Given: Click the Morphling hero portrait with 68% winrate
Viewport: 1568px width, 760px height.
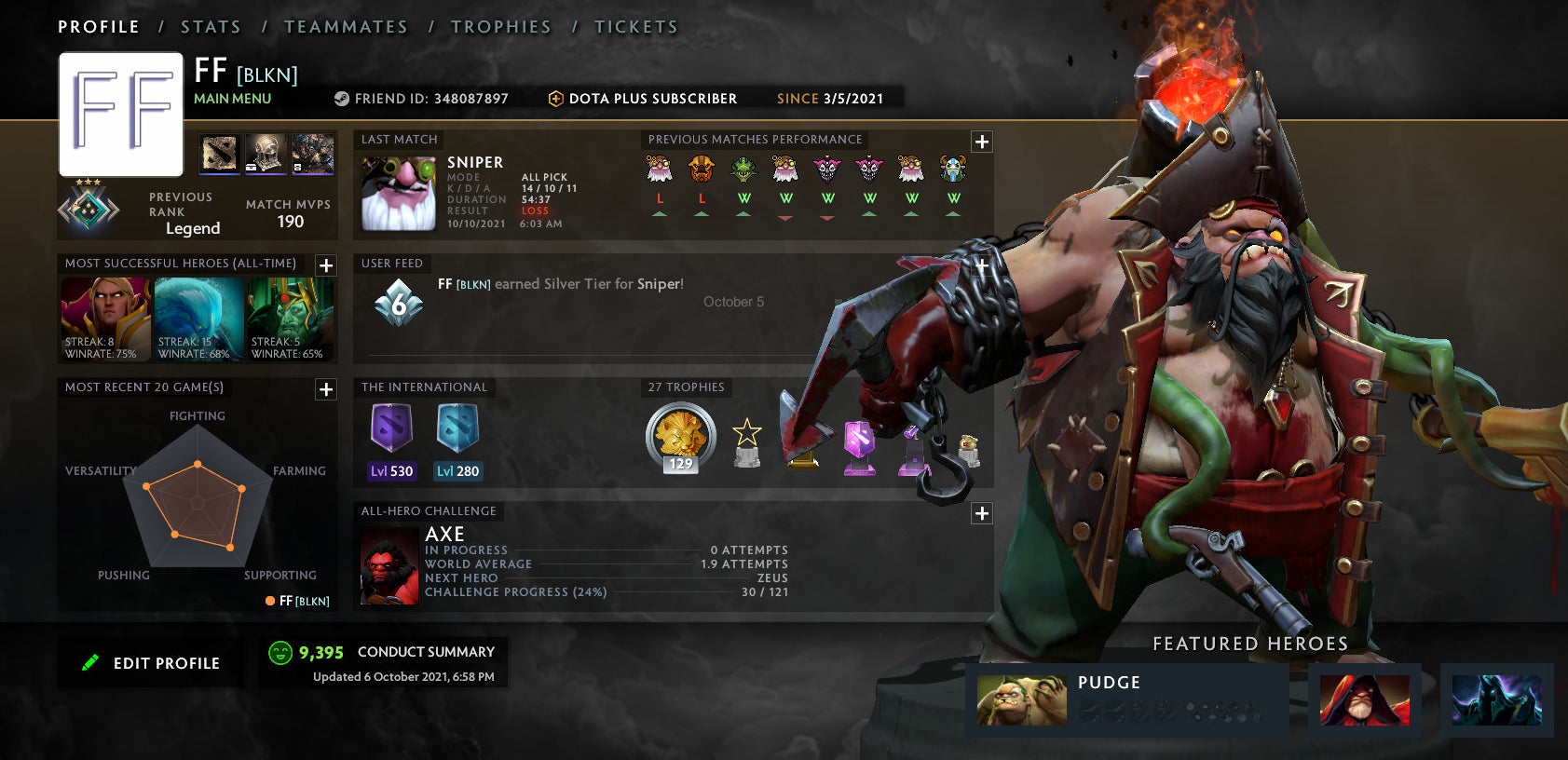Looking at the screenshot, I should (198, 317).
